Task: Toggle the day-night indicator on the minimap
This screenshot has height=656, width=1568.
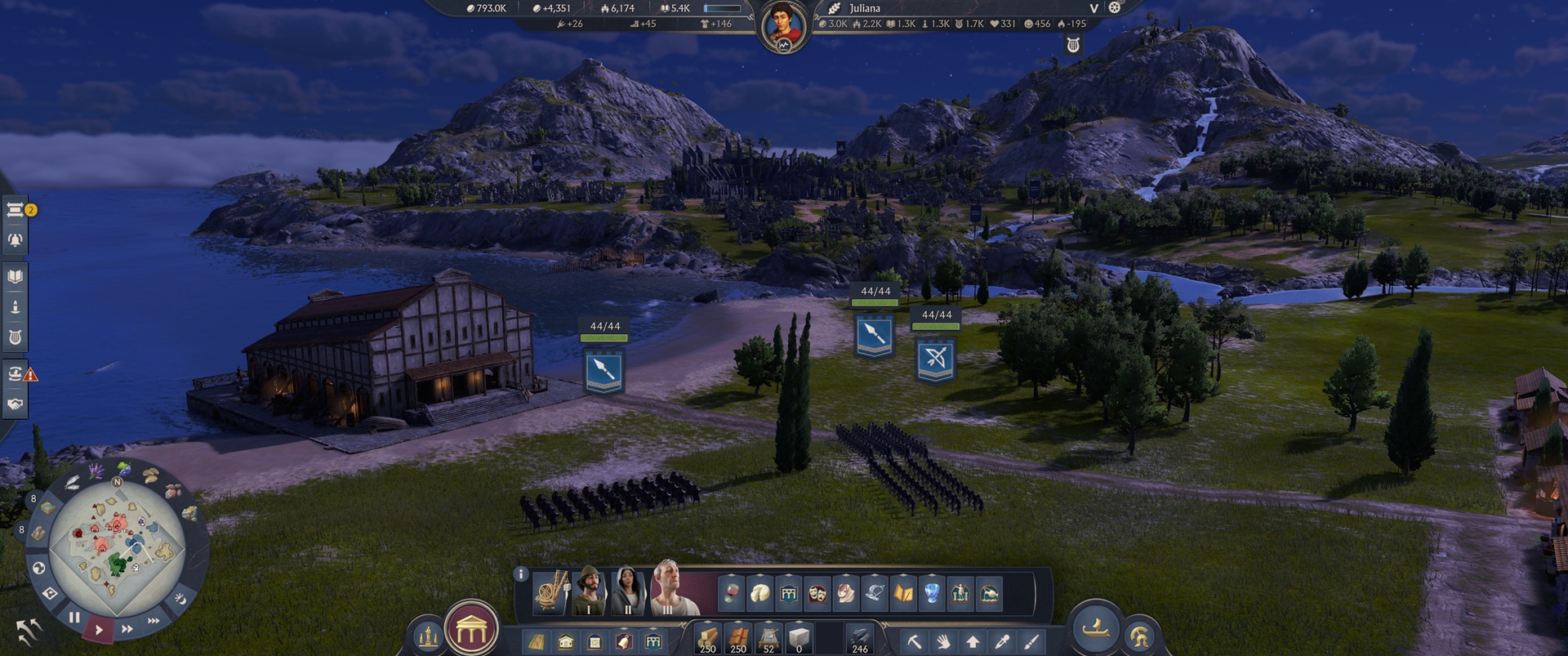Action: (x=181, y=600)
